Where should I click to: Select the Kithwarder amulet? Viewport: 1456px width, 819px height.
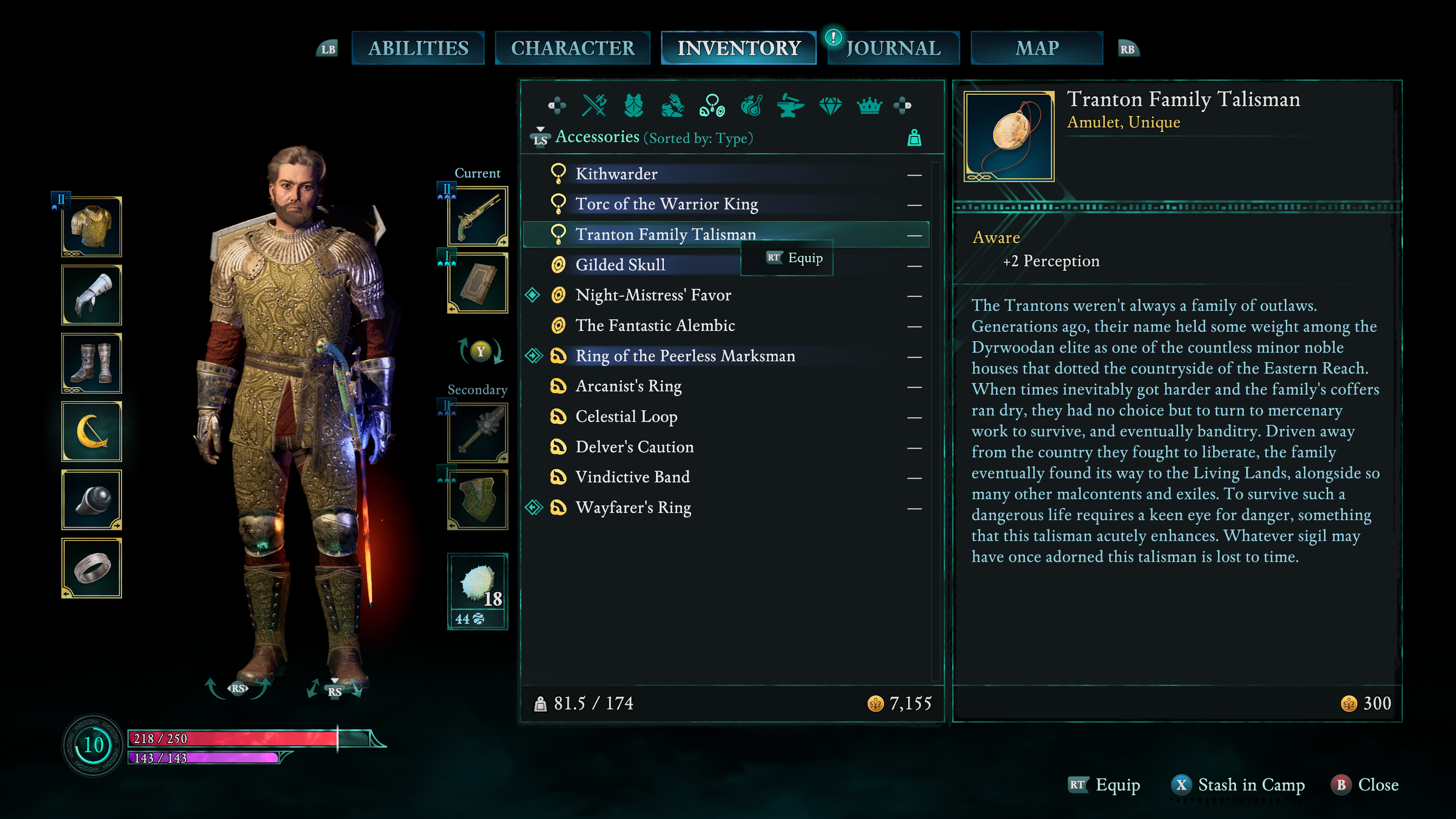616,174
